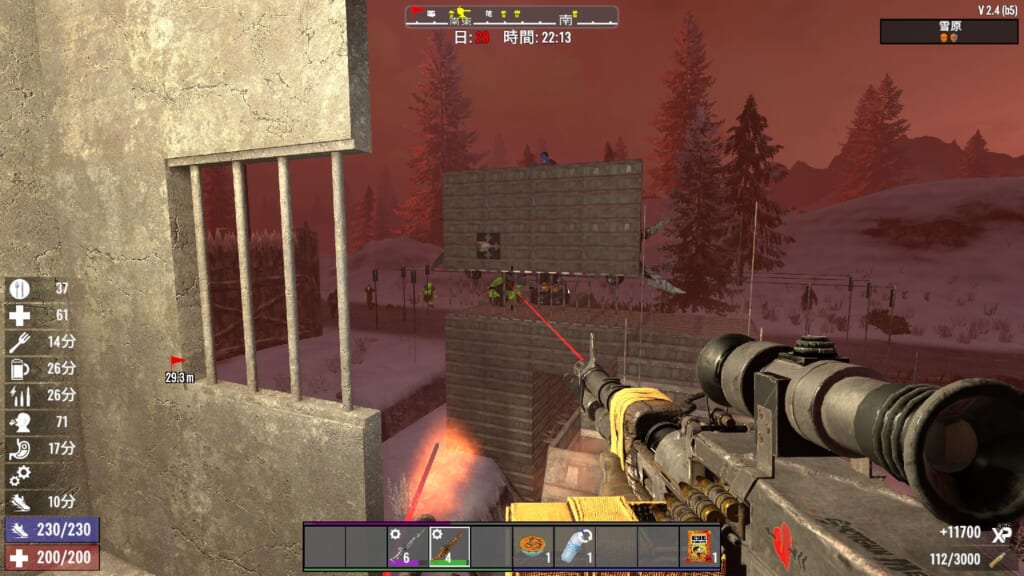Select the water bottle hotbar slot
The width and height of the screenshot is (1024, 576).
click(x=574, y=547)
